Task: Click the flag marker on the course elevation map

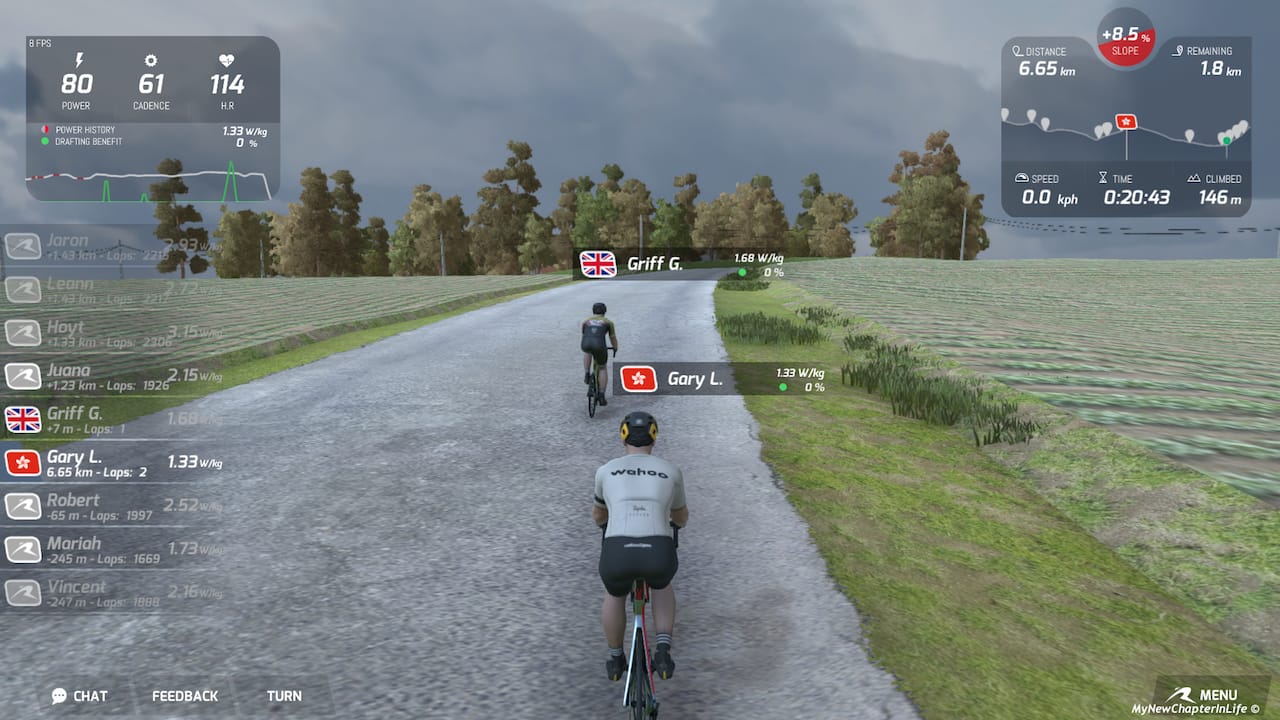Action: (1125, 121)
